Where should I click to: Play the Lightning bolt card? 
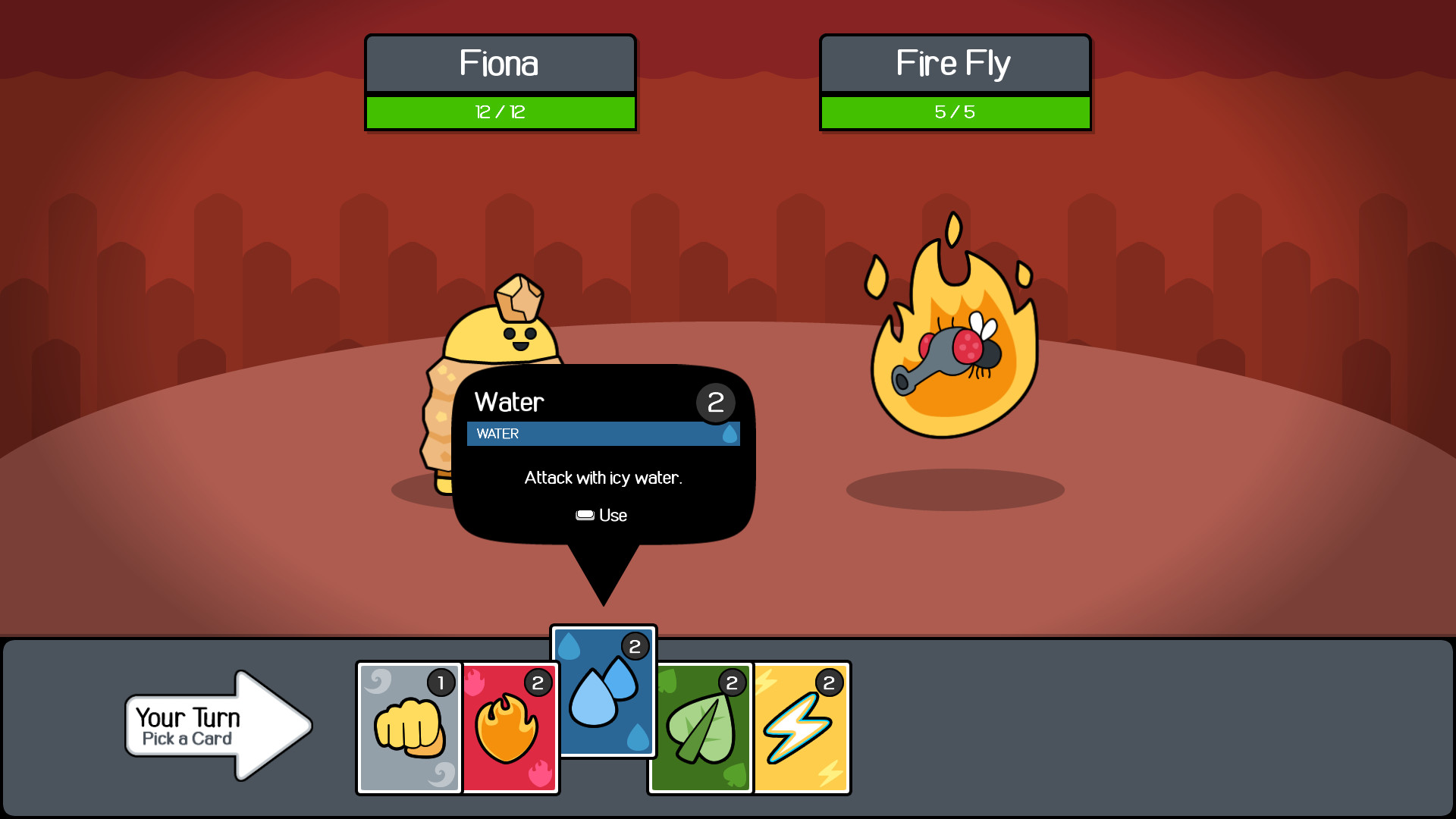tap(802, 726)
